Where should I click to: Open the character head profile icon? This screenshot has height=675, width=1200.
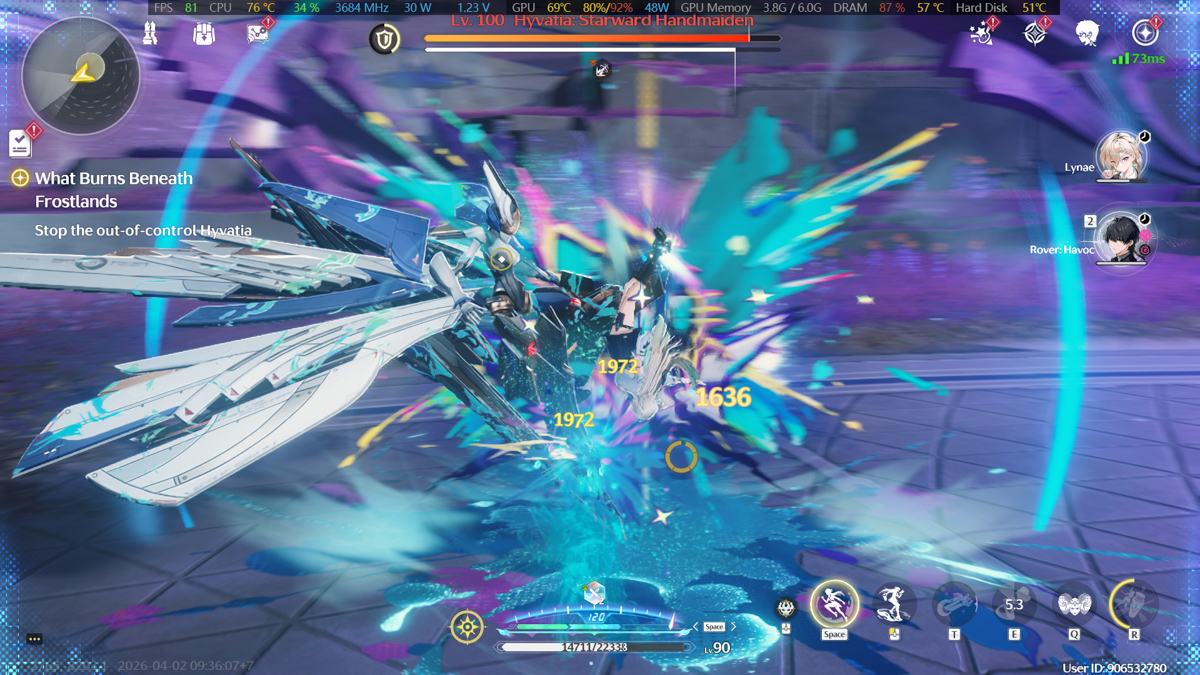click(x=1088, y=34)
